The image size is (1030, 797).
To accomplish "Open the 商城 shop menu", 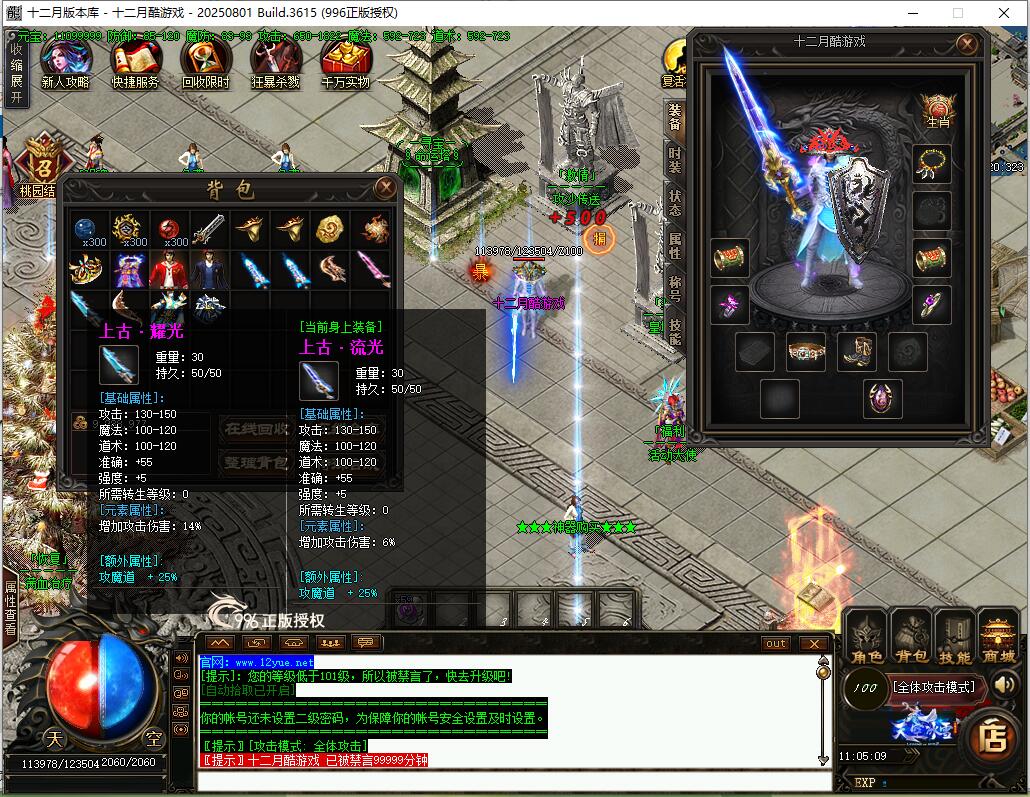I will (998, 639).
